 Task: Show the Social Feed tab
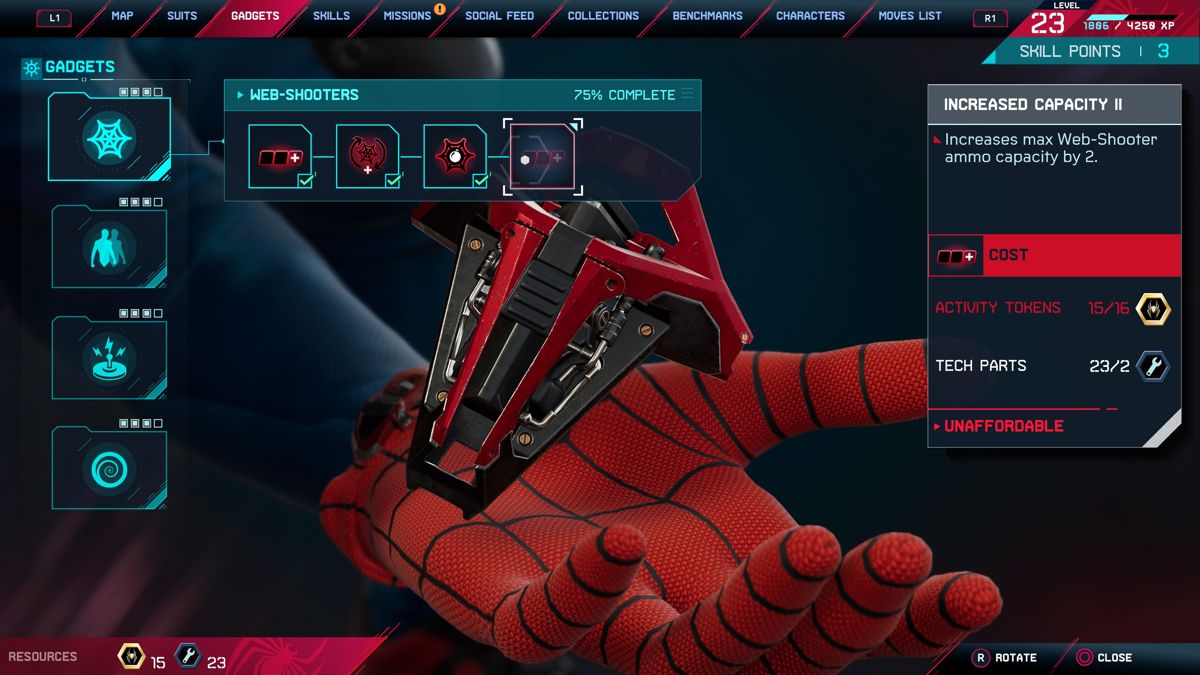coord(499,16)
